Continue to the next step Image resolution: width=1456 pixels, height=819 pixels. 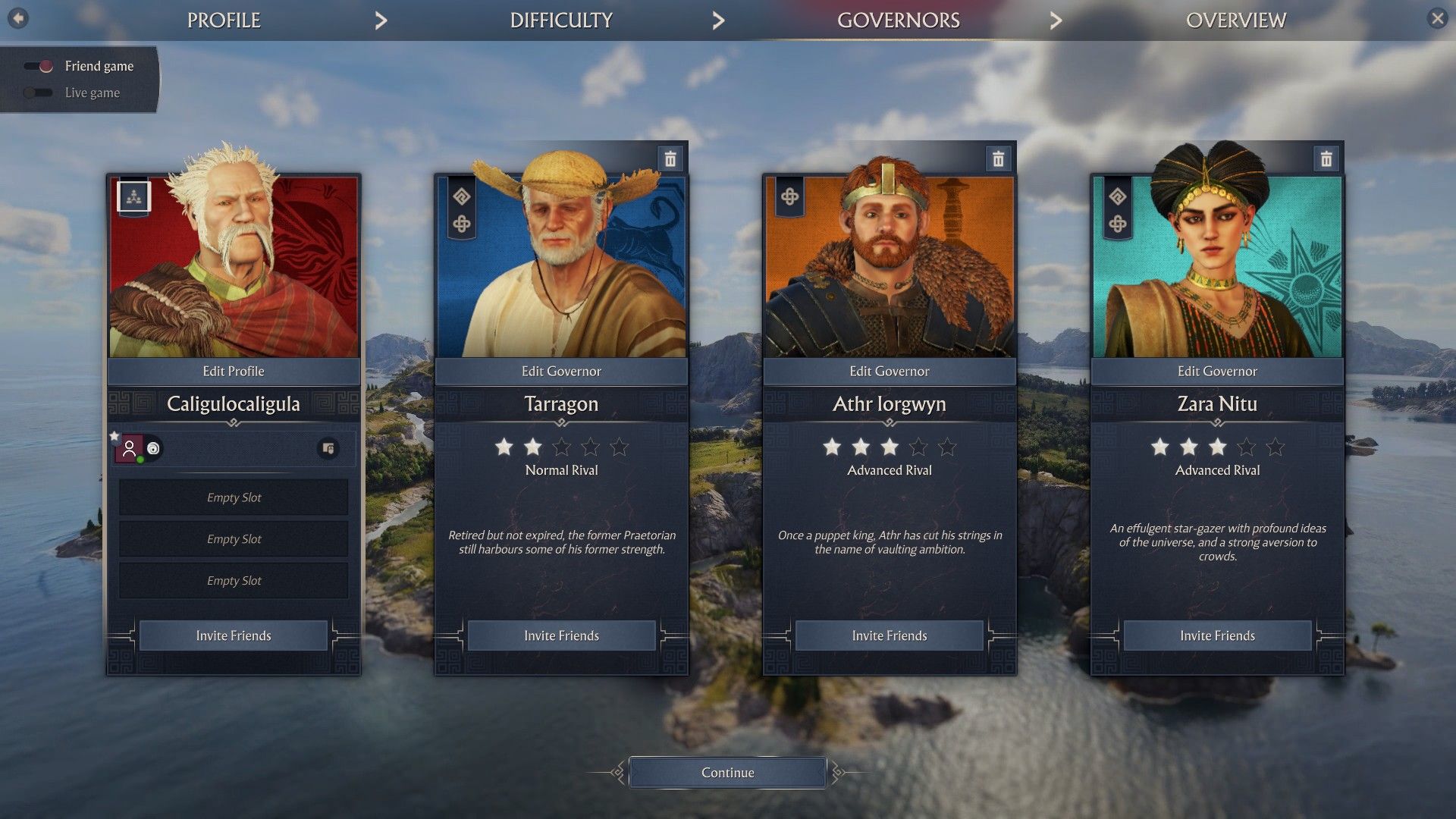pos(727,773)
